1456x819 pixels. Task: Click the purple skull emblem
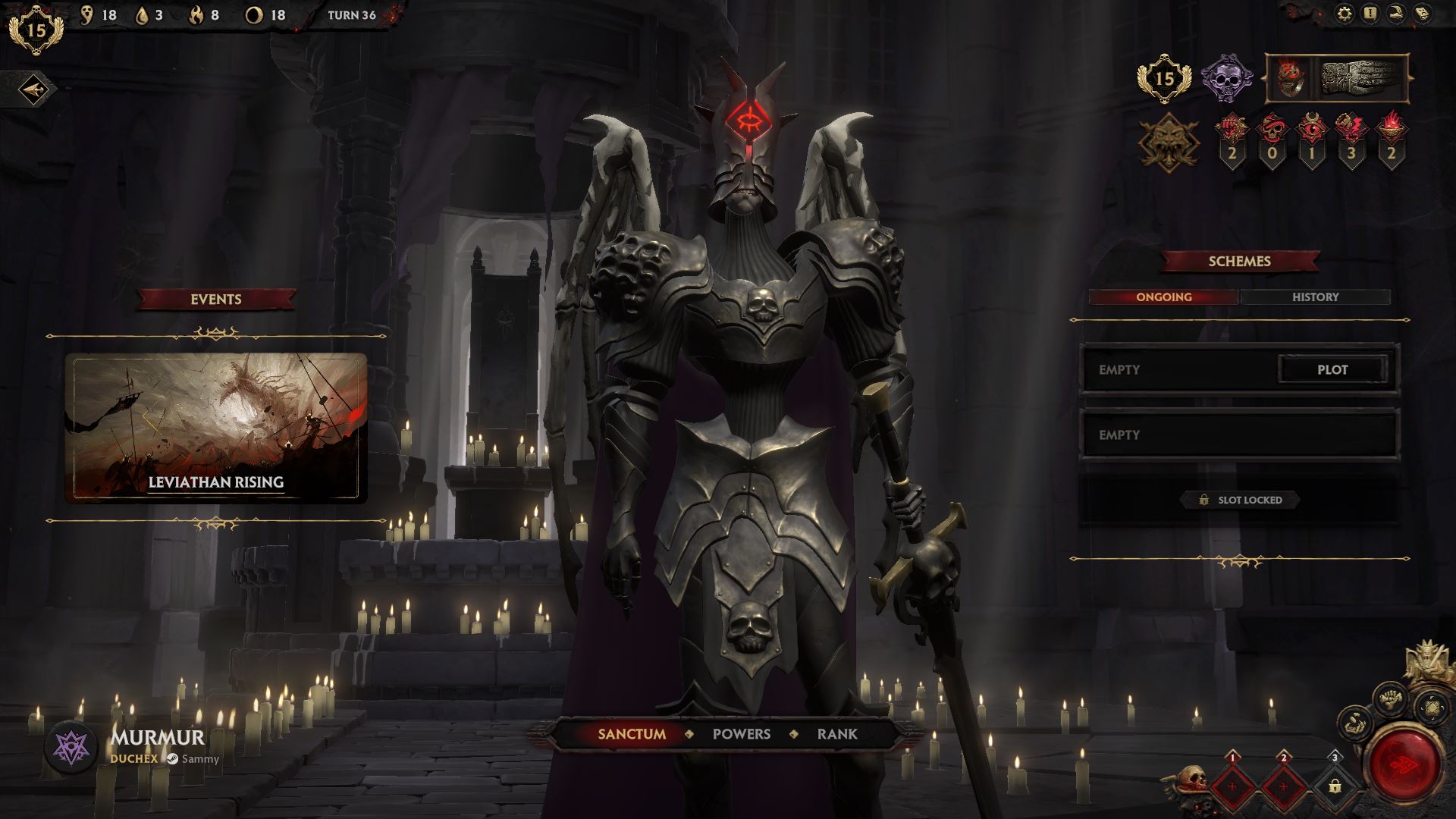pos(1226,78)
